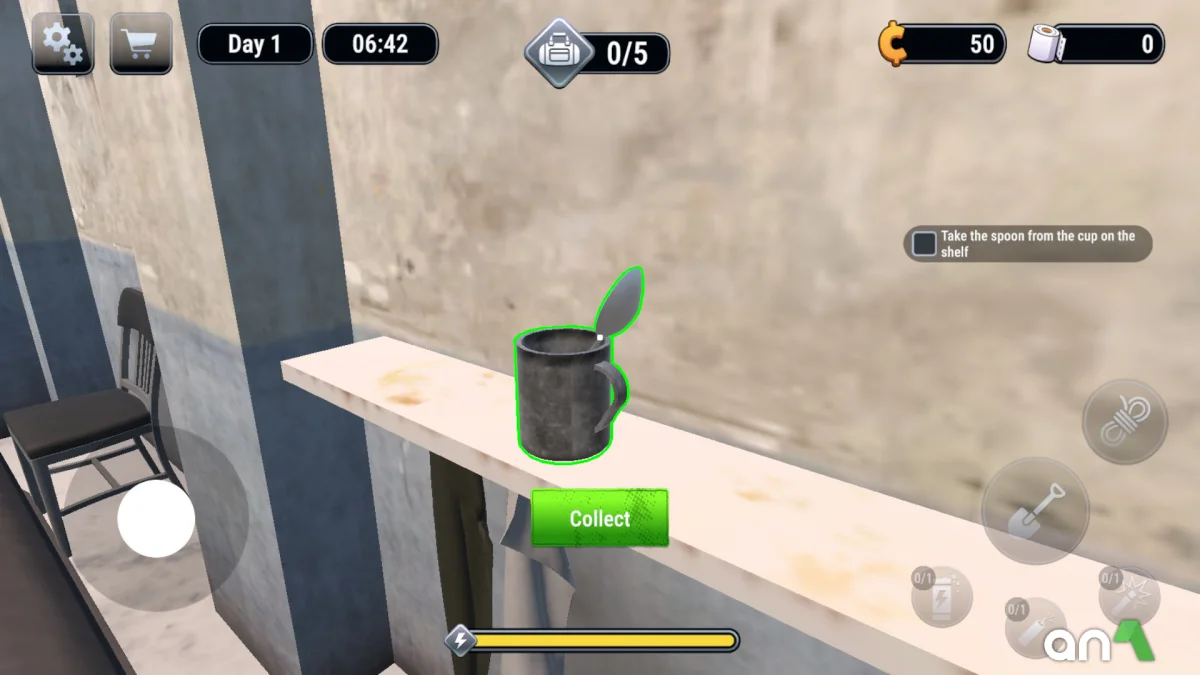
Task: Open the shopping cart store
Action: click(x=141, y=44)
